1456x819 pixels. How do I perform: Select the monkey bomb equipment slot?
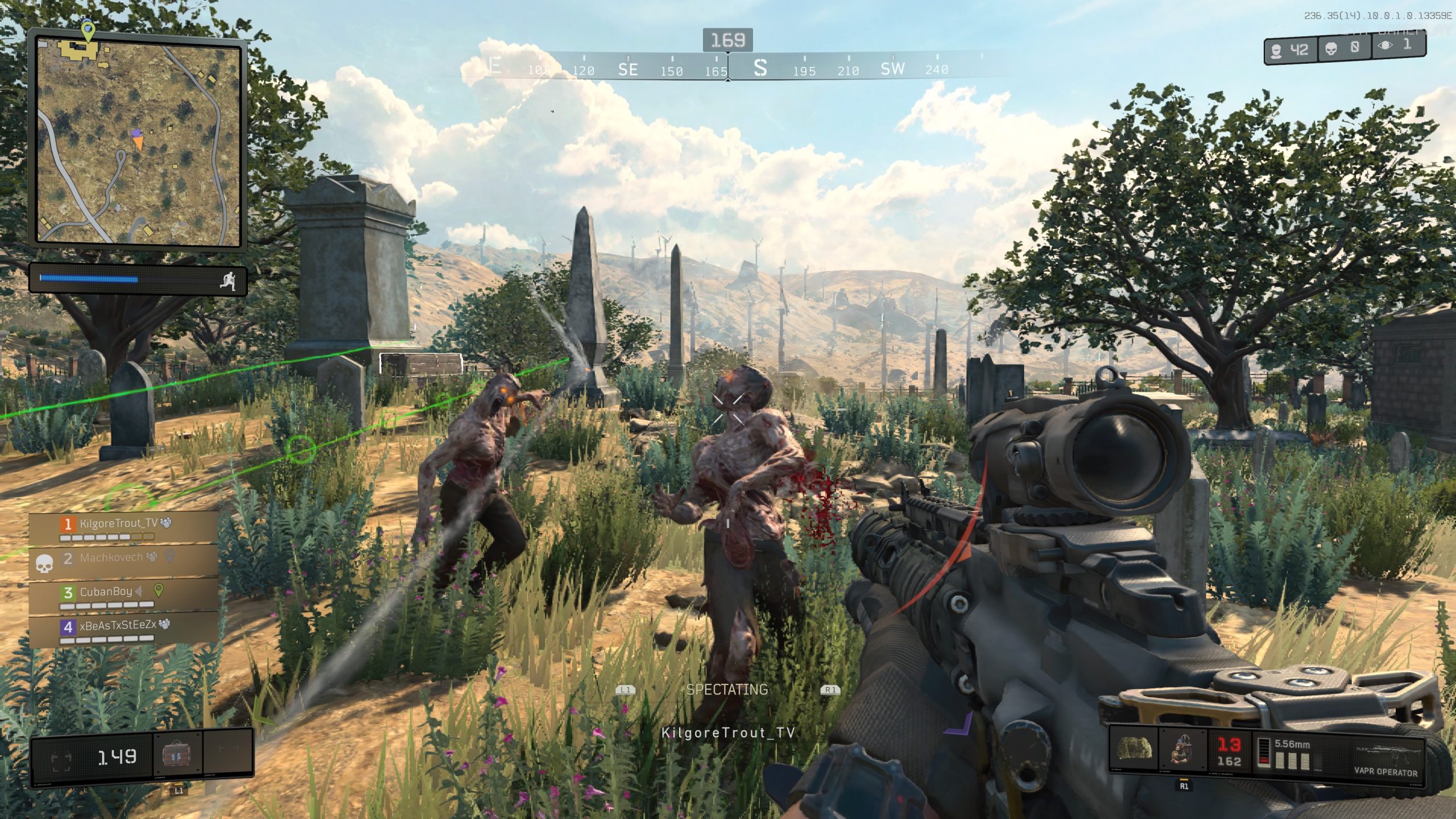[x=1182, y=750]
